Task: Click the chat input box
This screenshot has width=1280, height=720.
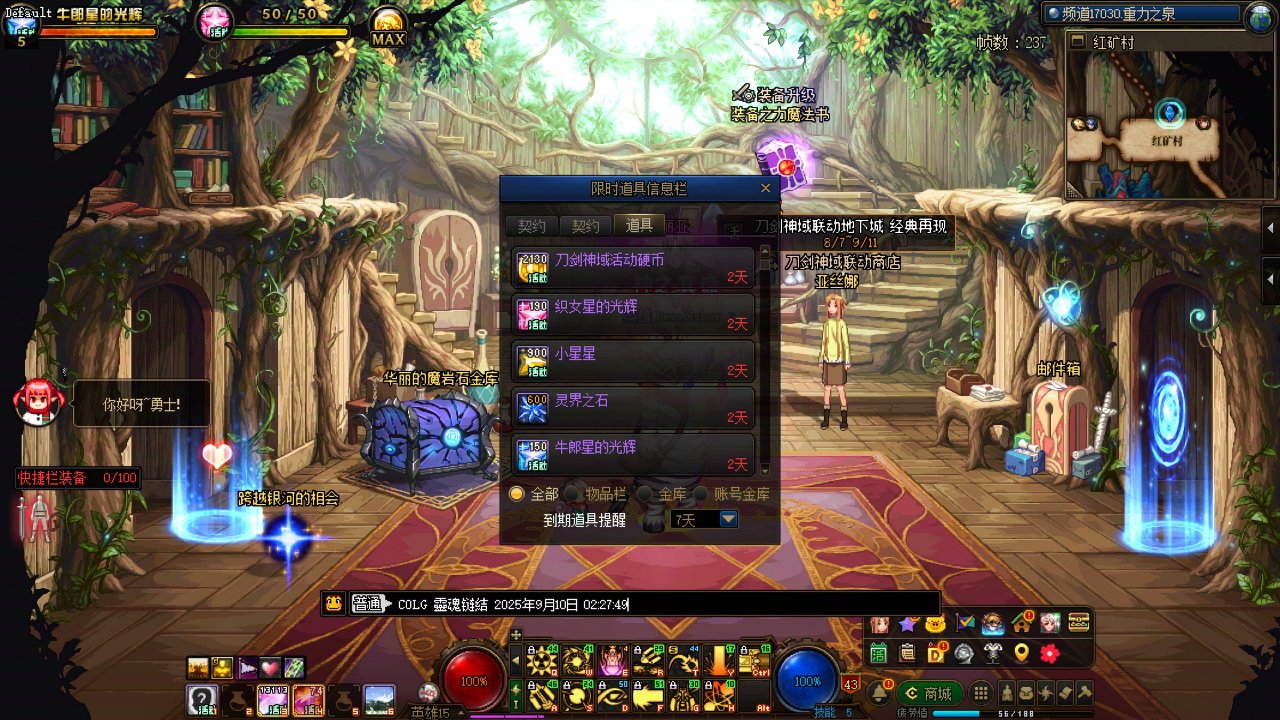Action: coord(780,604)
